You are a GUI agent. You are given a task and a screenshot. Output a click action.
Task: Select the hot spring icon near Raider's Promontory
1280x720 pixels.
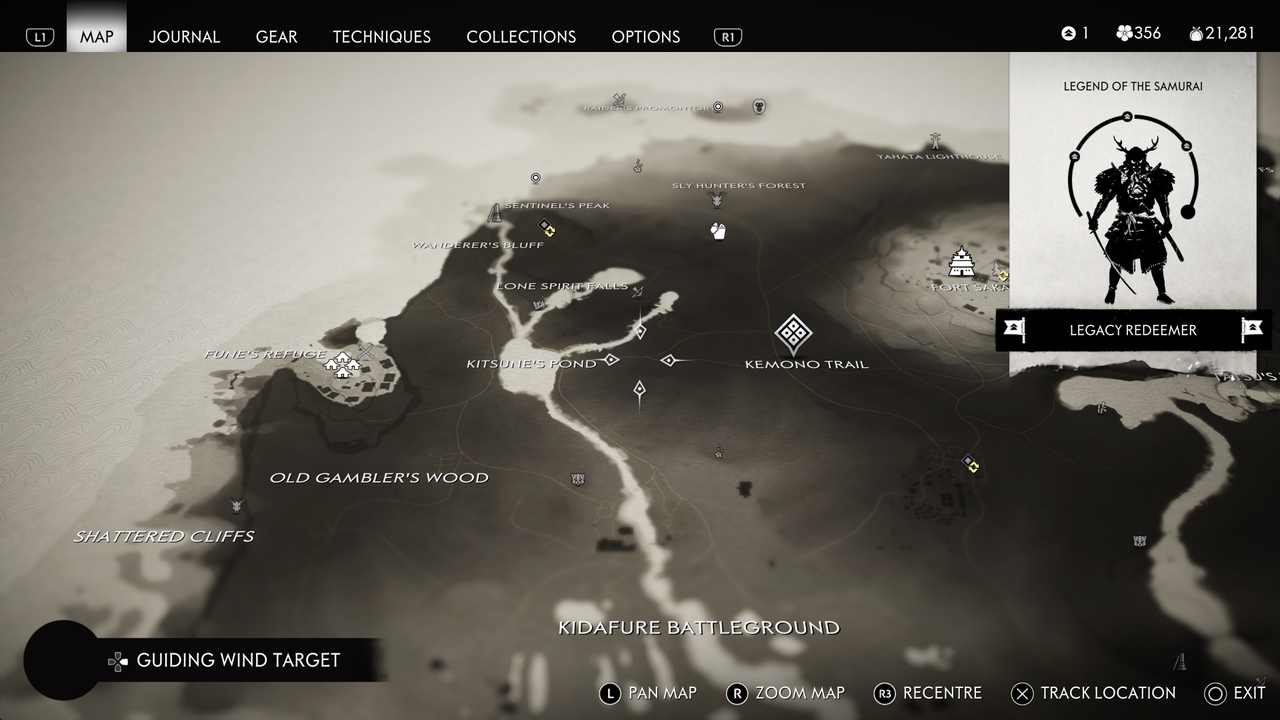click(x=717, y=107)
